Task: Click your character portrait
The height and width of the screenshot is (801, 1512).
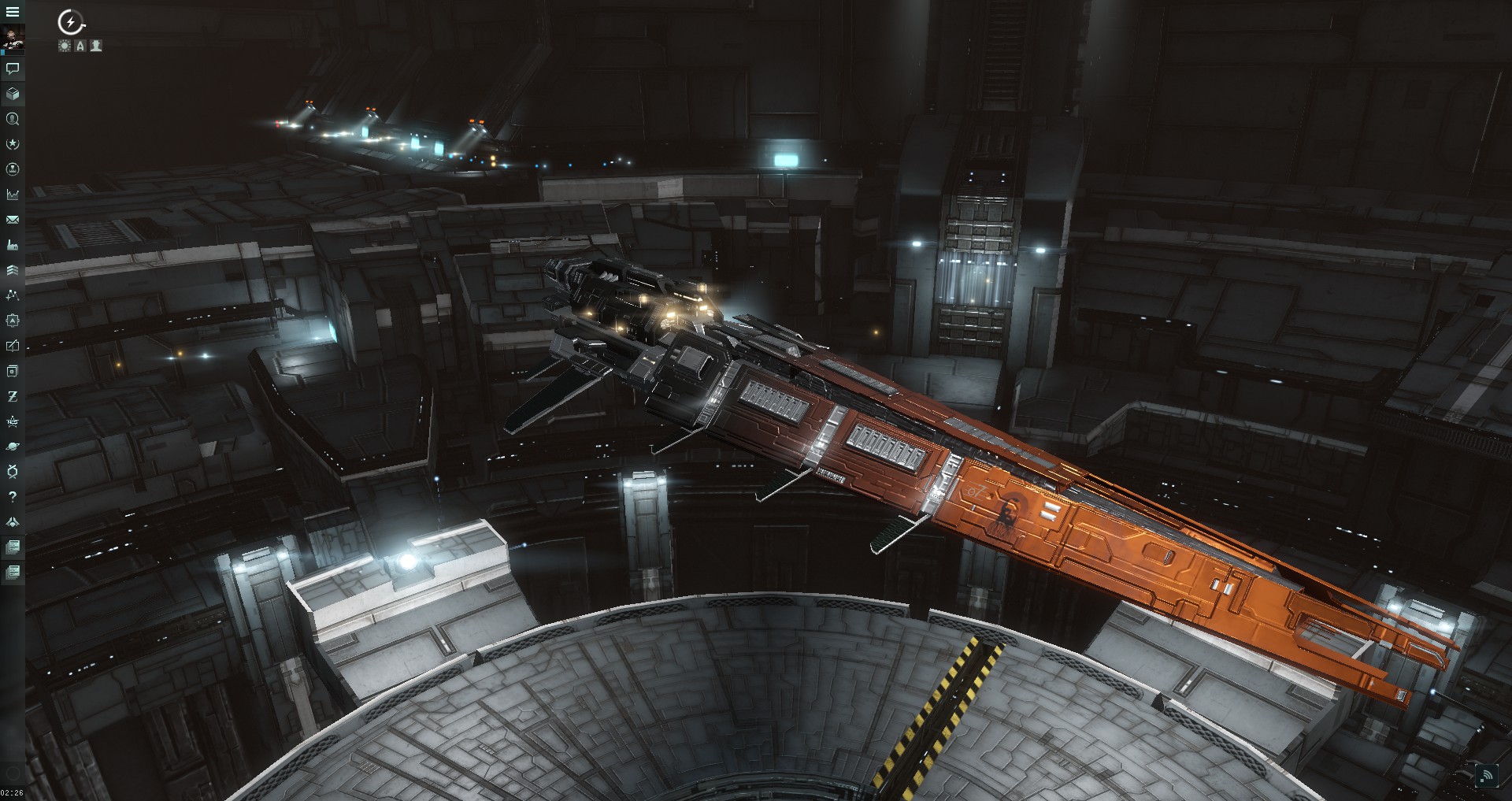Action: coord(12,35)
